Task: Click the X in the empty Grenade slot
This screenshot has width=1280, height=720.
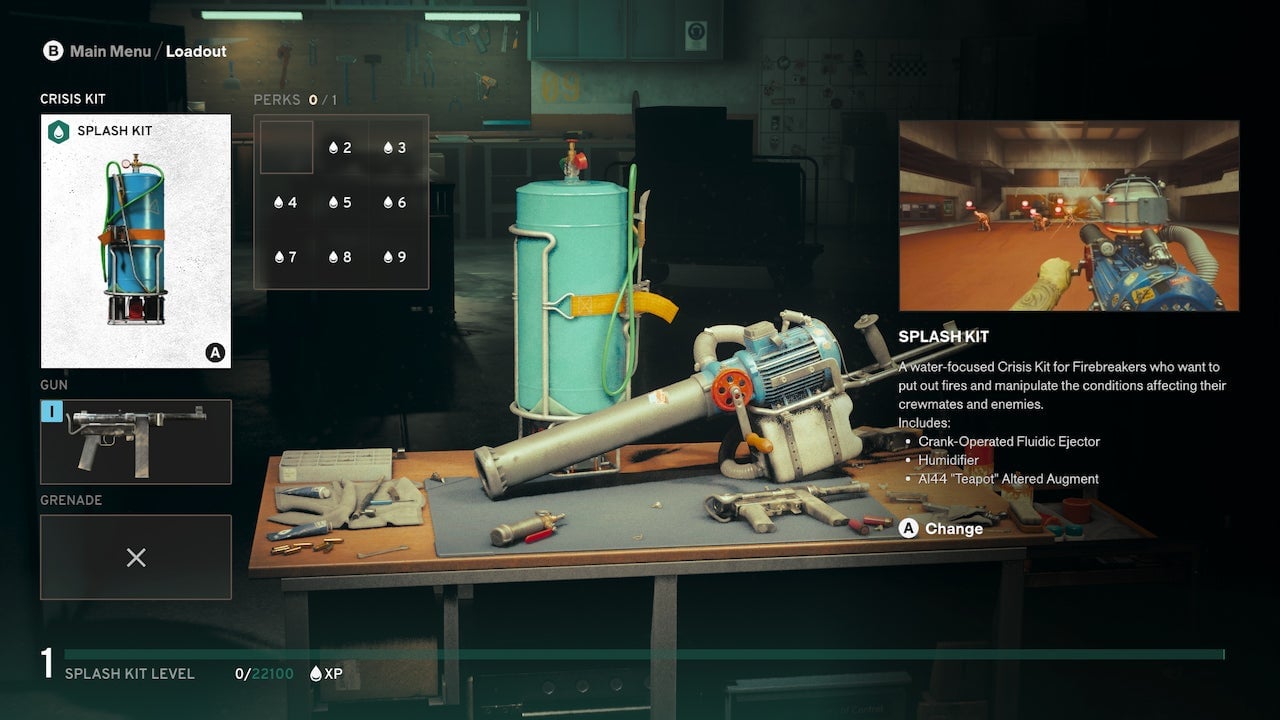Action: [x=136, y=557]
